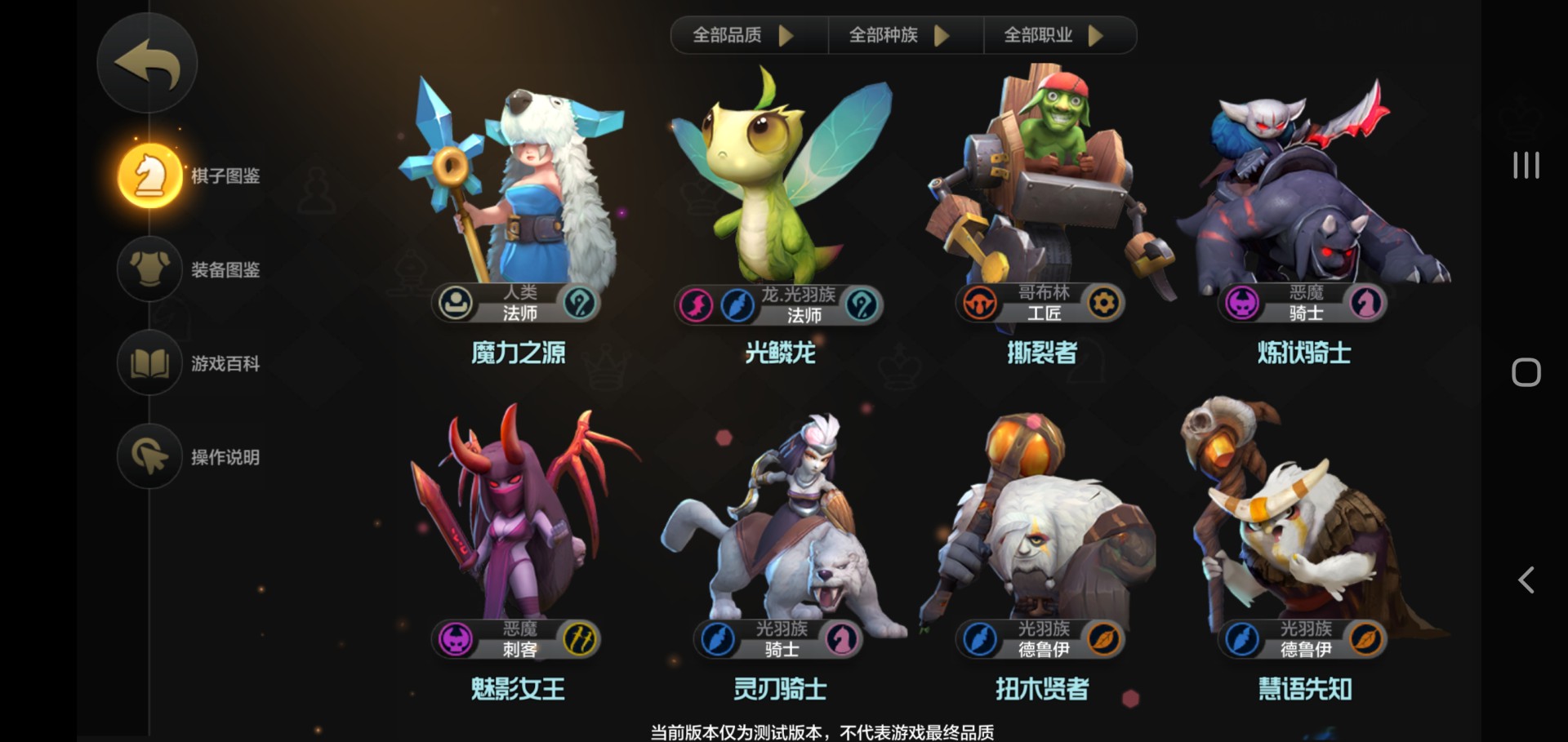The image size is (1568, 742).
Task: Click the back arrow button
Action: coord(147,64)
